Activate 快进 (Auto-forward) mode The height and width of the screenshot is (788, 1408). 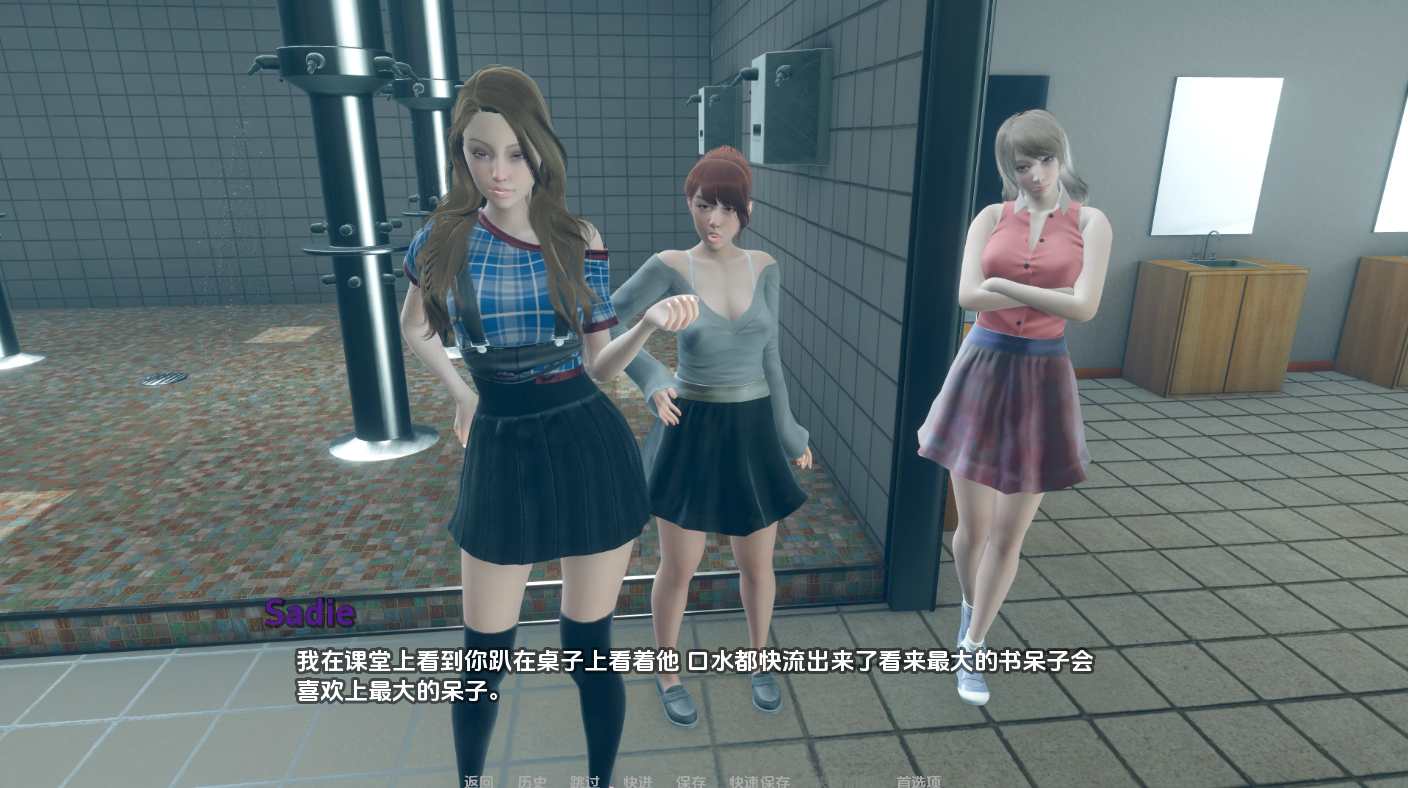(x=637, y=782)
